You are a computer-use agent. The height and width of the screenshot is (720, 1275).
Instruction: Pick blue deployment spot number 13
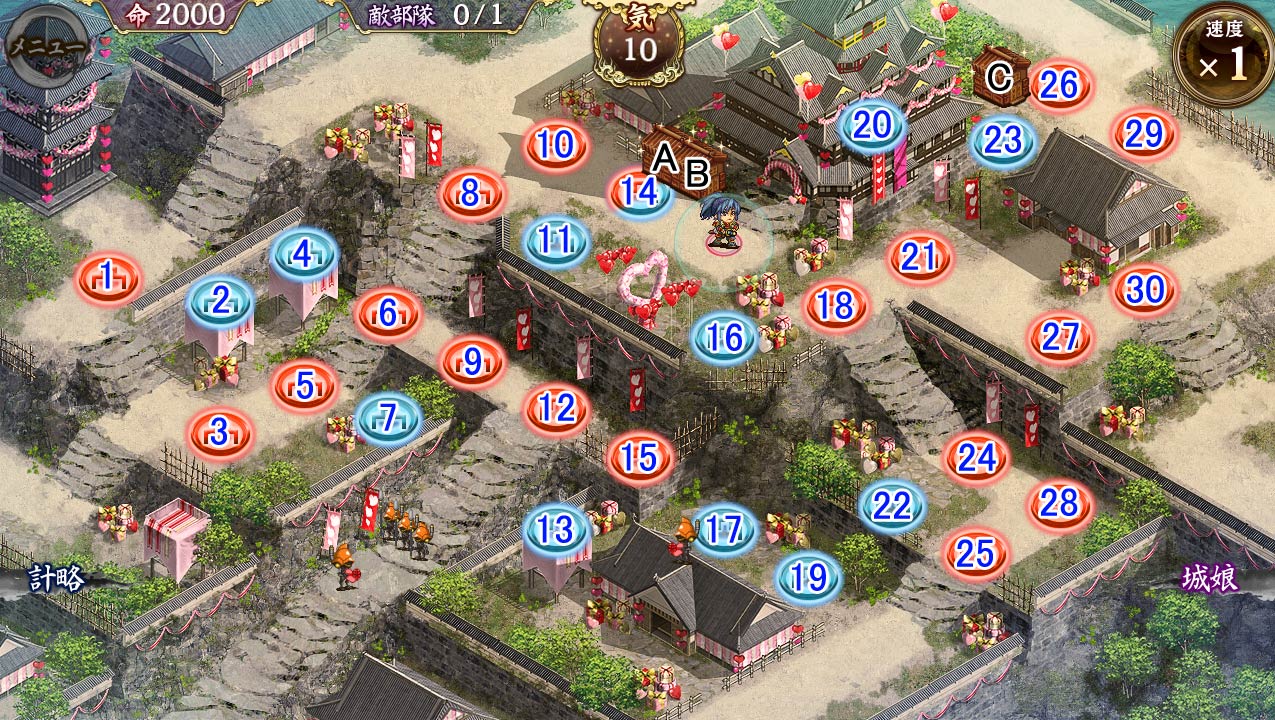(556, 529)
